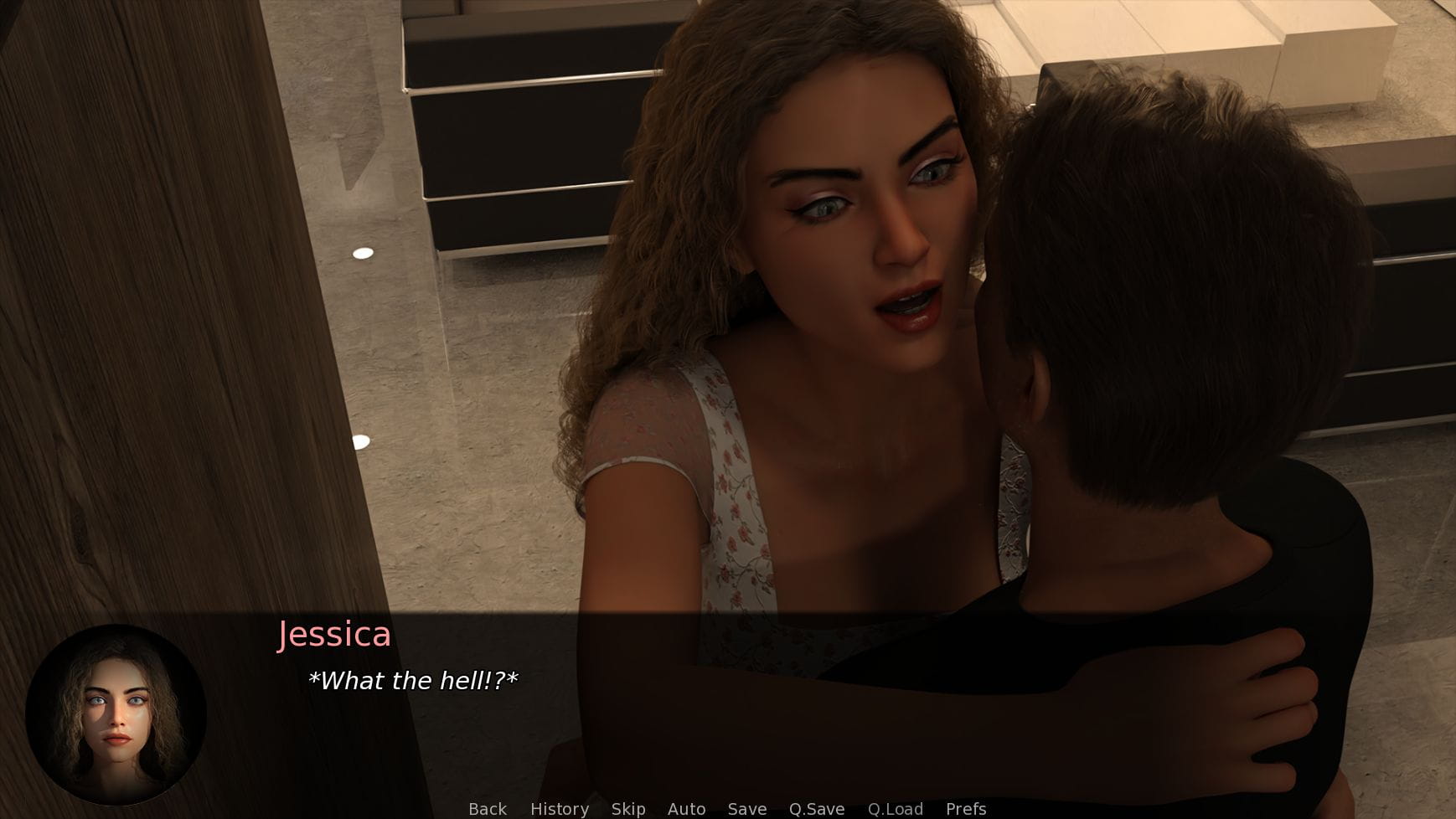Image resolution: width=1456 pixels, height=819 pixels.
Task: Open the dialogue History log
Action: (560, 809)
